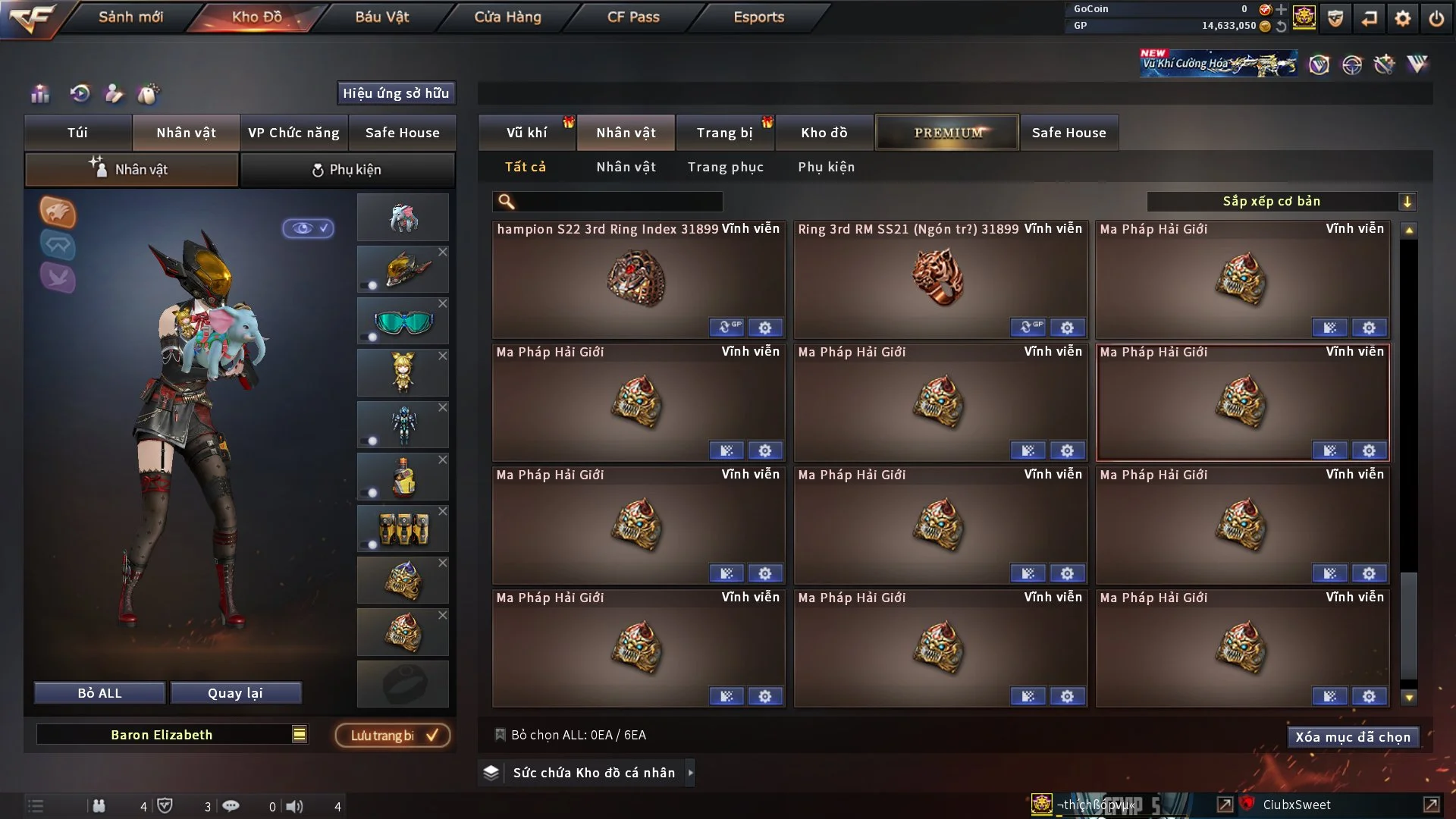The height and width of the screenshot is (819, 1456).
Task: Filter items by Trang phục
Action: [725, 167]
